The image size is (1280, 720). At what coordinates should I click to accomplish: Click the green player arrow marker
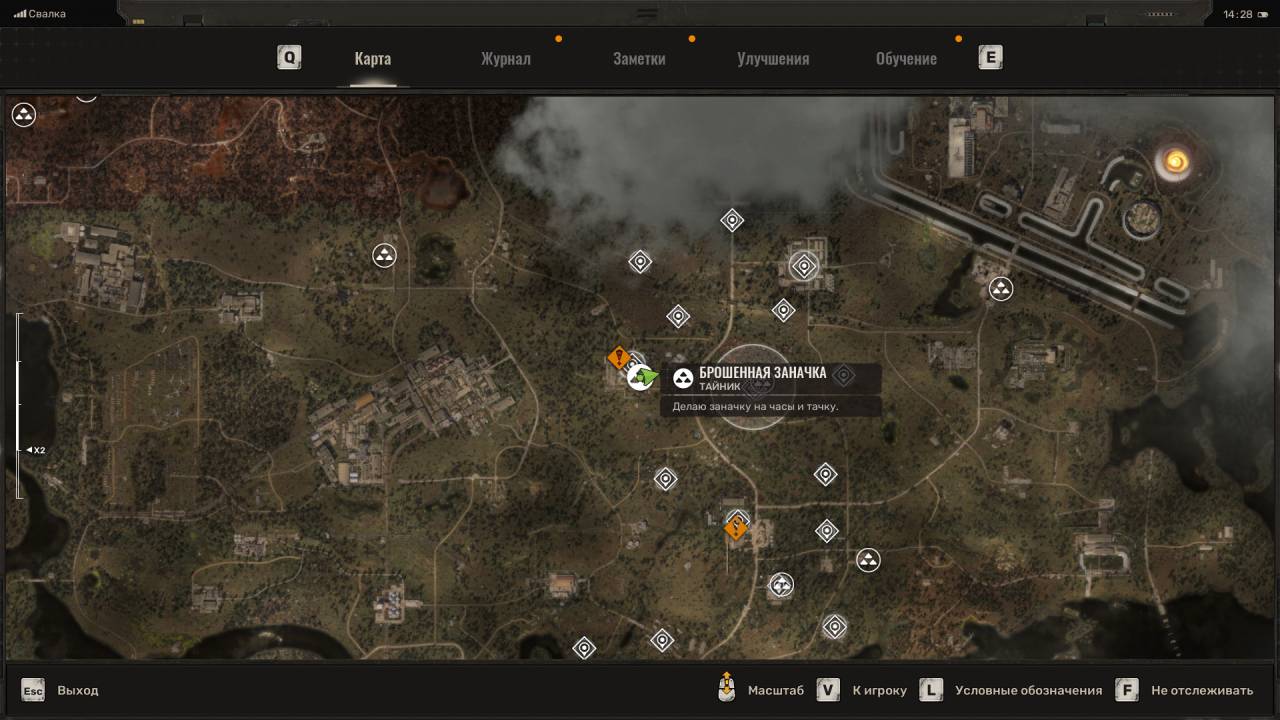click(644, 377)
